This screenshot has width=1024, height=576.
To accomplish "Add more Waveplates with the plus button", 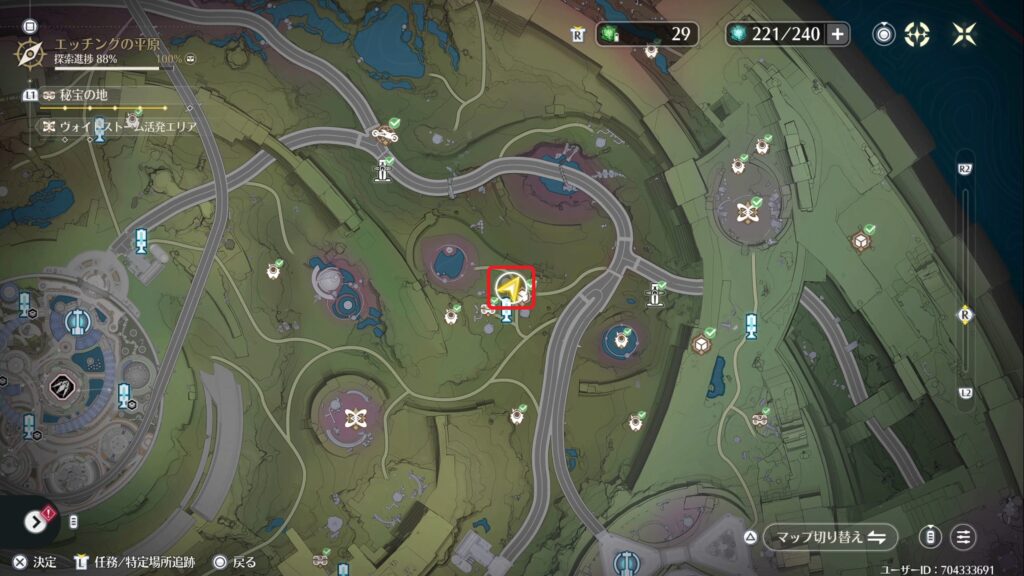I will [837, 34].
